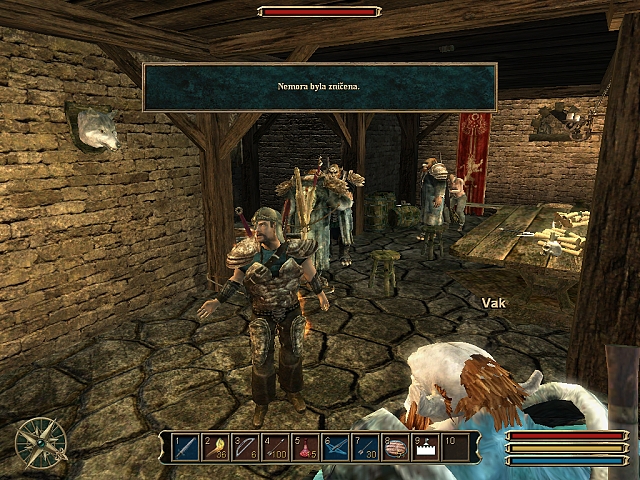Choose the bolts stack of 30
This screenshot has height=480, width=640.
[x=365, y=447]
